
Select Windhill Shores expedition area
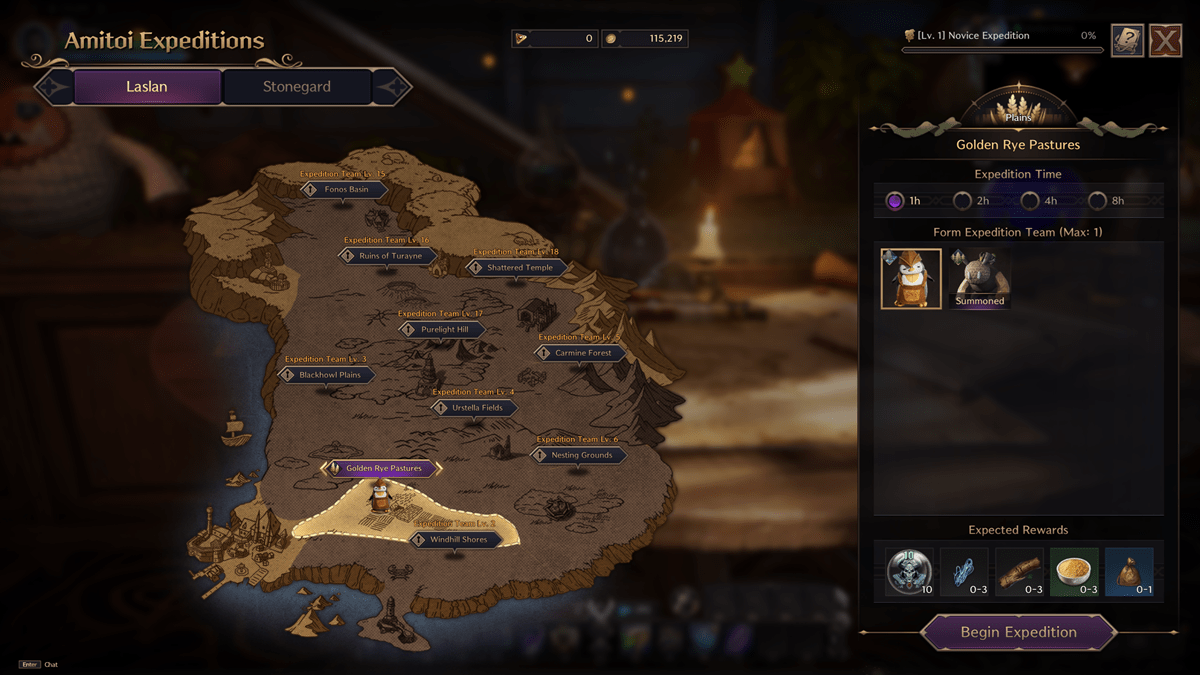pos(458,540)
